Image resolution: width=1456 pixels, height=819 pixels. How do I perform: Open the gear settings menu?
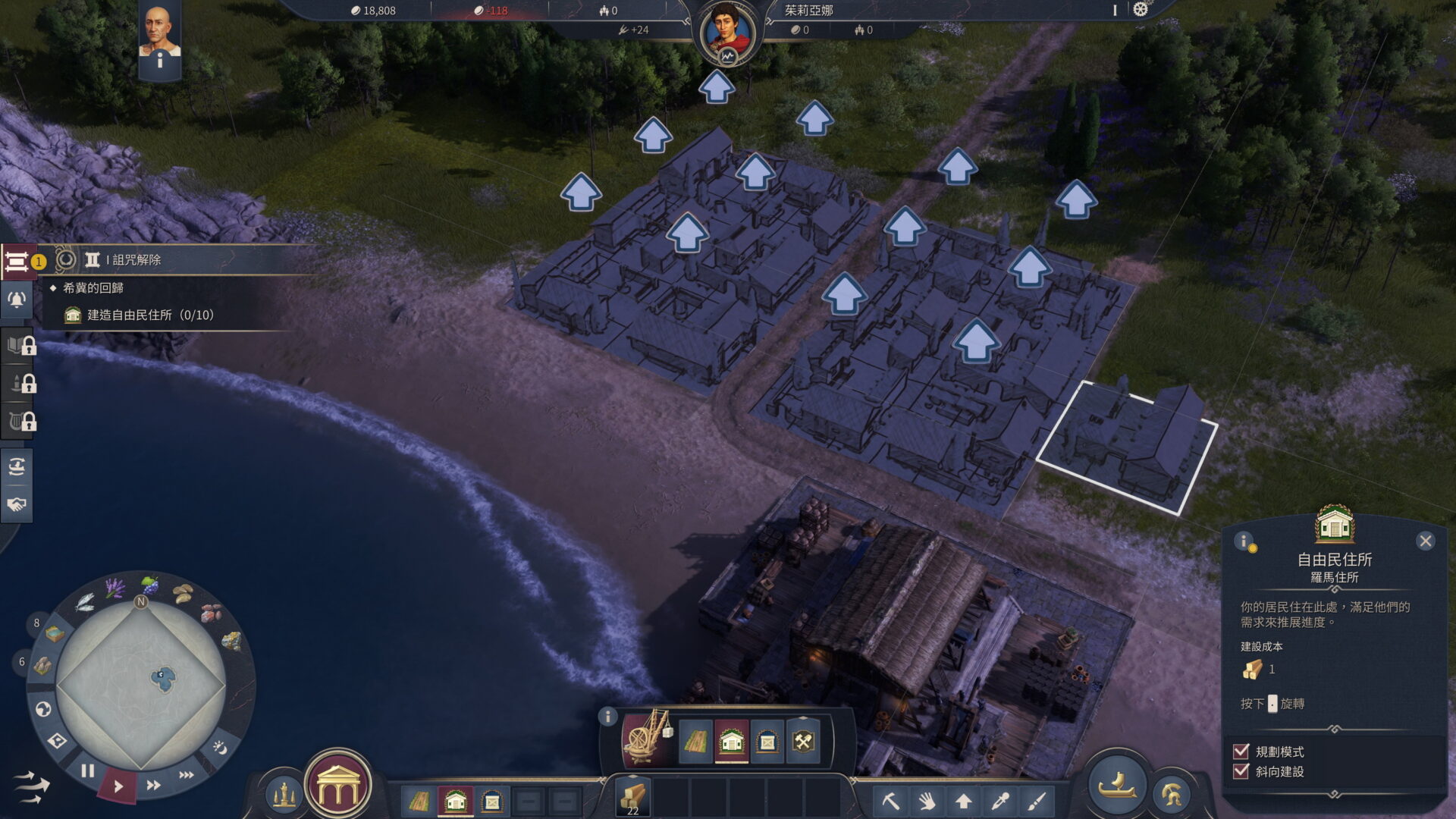point(1141,10)
